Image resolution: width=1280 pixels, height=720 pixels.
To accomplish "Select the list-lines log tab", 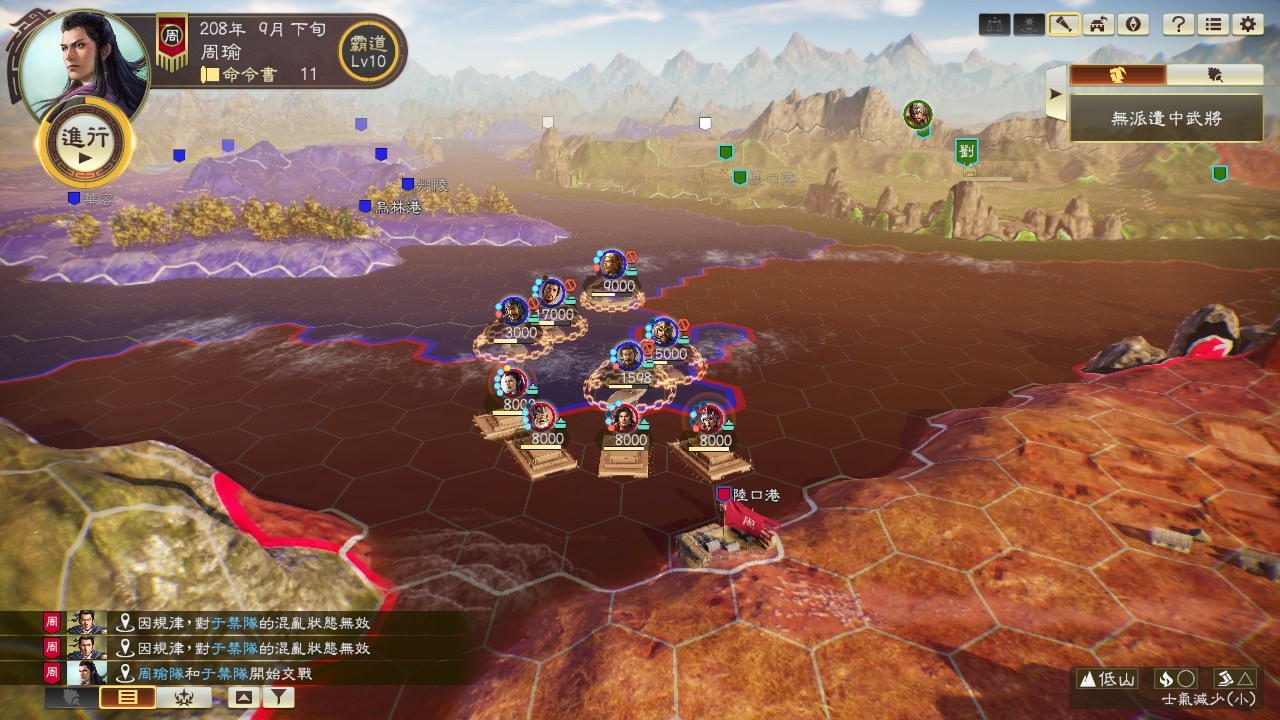I will point(127,698).
